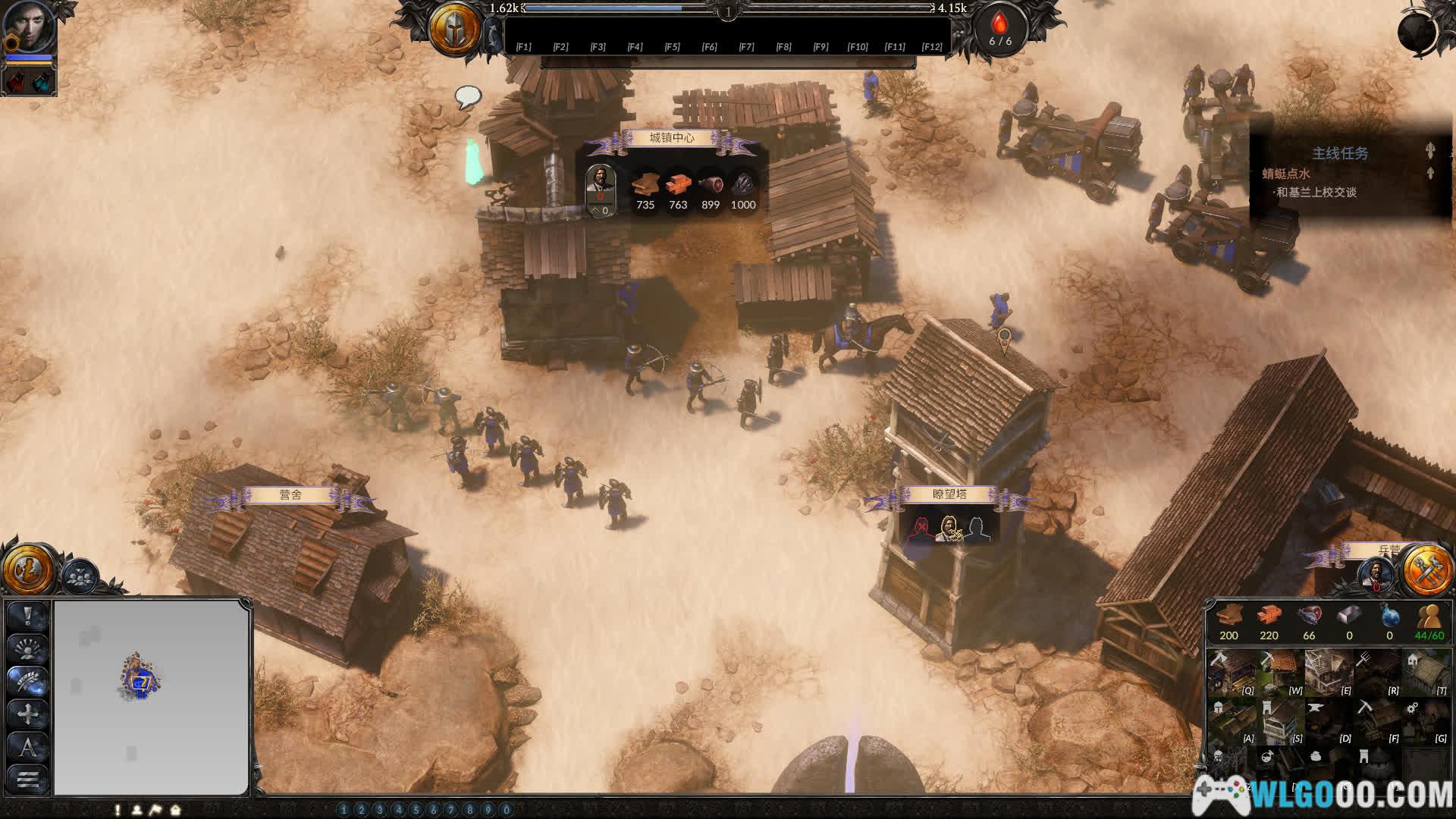Viewport: 1456px width, 819px height.
Task: Open the gold hammers build menu
Action: click(x=1426, y=569)
